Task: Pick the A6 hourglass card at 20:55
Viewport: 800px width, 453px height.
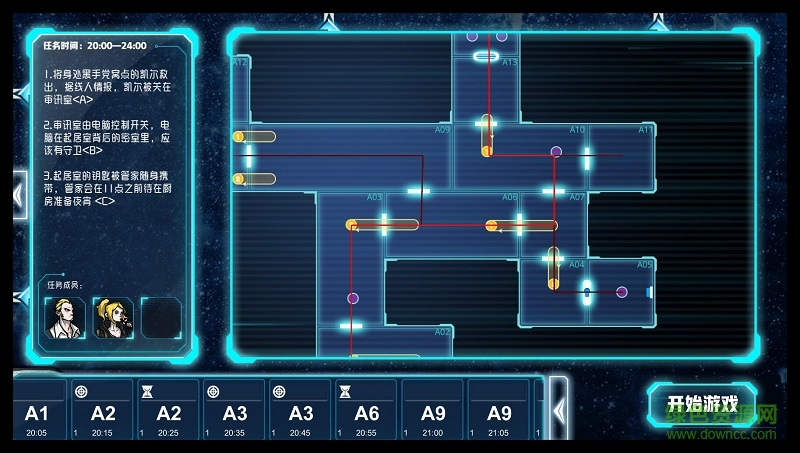Action: click(366, 411)
